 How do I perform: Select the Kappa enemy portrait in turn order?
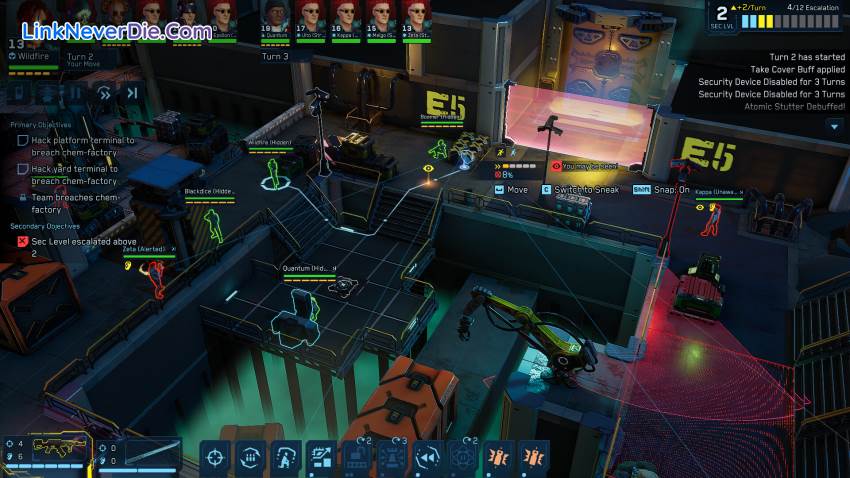344,18
